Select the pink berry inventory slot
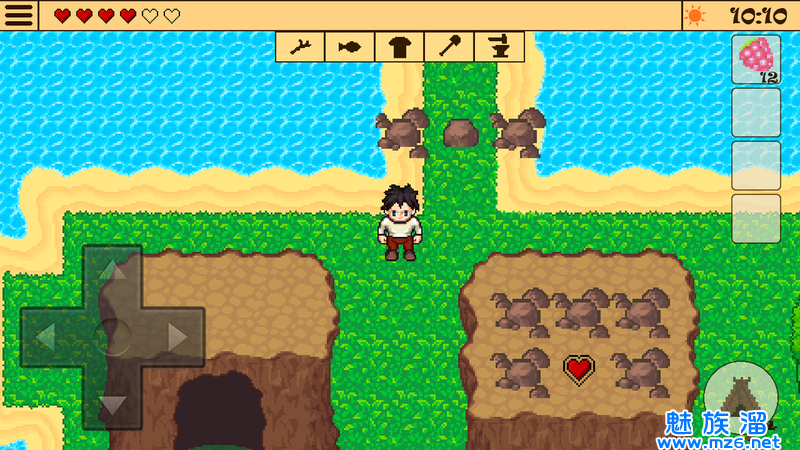This screenshot has width=800, height=450. point(756,60)
